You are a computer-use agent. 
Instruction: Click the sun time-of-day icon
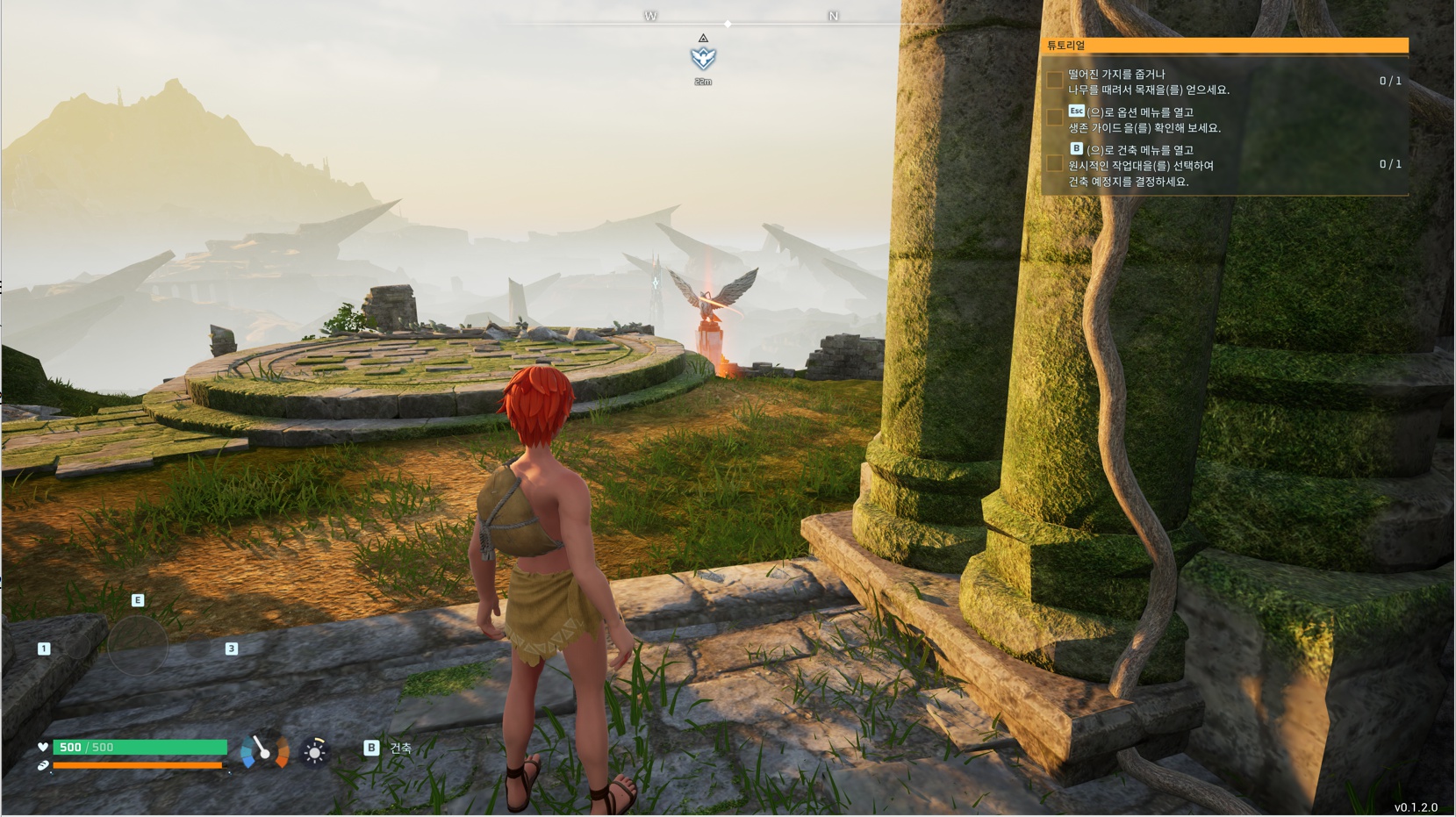tap(314, 752)
